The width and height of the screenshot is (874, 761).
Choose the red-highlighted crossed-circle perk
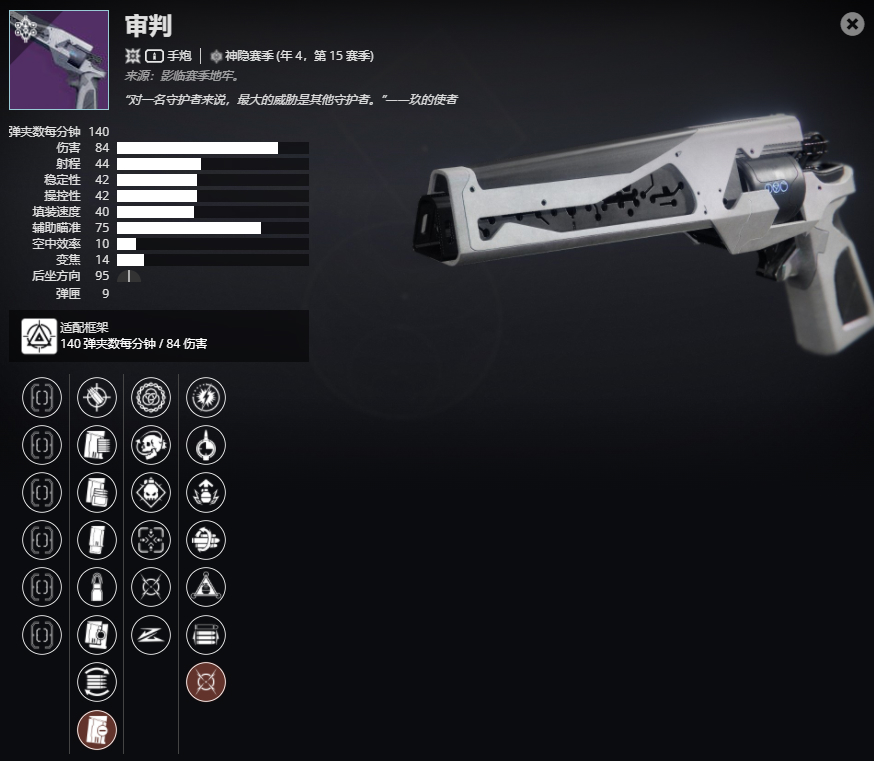206,682
